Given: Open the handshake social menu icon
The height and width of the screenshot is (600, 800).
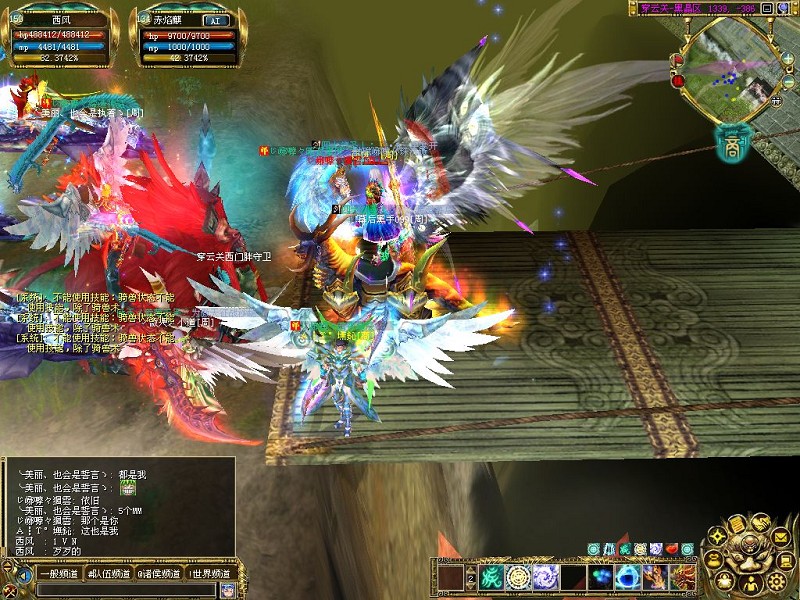Looking at the screenshot, I should pyautogui.click(x=762, y=522).
